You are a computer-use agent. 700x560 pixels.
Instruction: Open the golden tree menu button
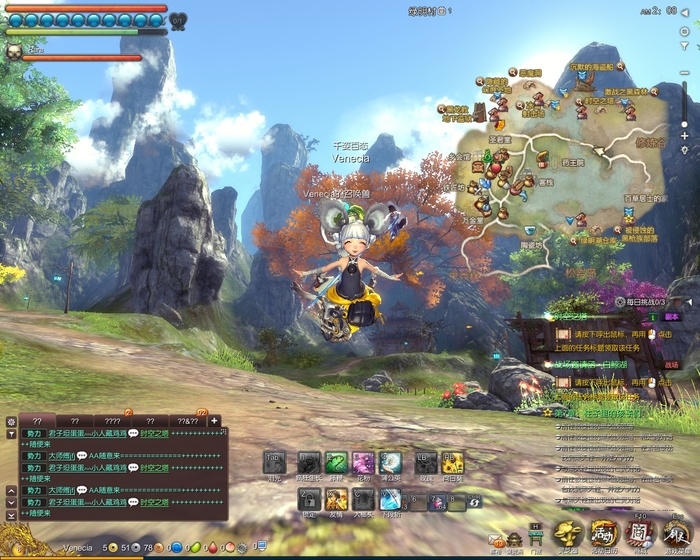(x=569, y=535)
